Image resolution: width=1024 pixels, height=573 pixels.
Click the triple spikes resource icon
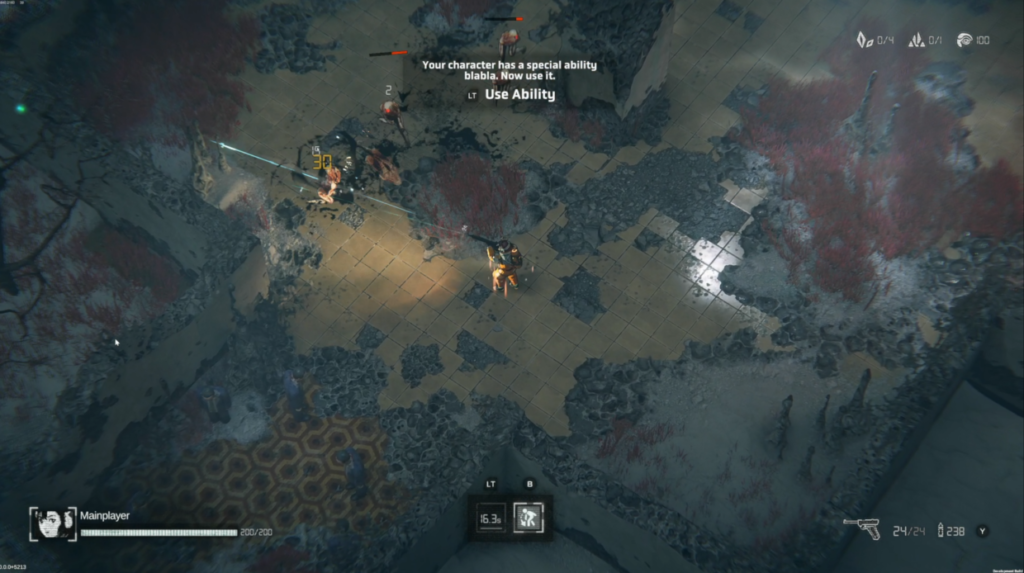pos(913,40)
